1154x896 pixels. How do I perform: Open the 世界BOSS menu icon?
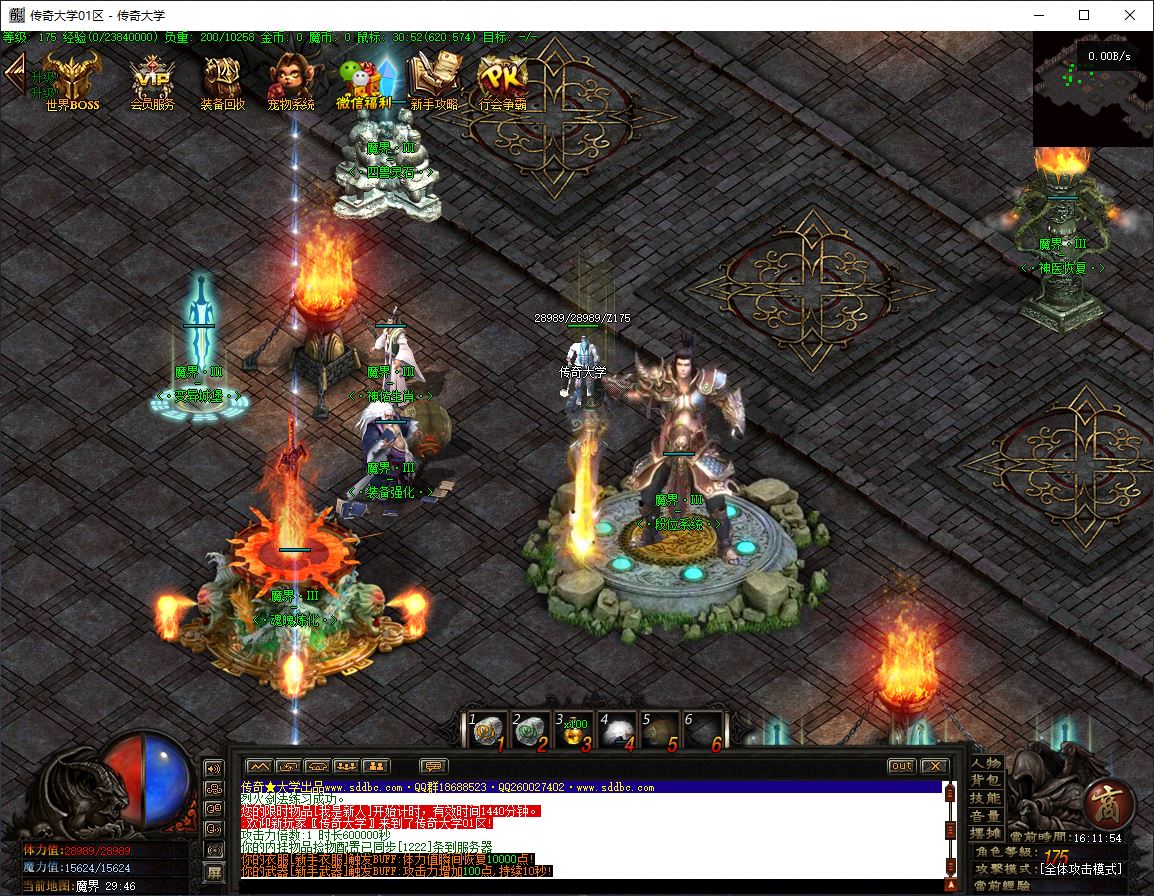72,78
